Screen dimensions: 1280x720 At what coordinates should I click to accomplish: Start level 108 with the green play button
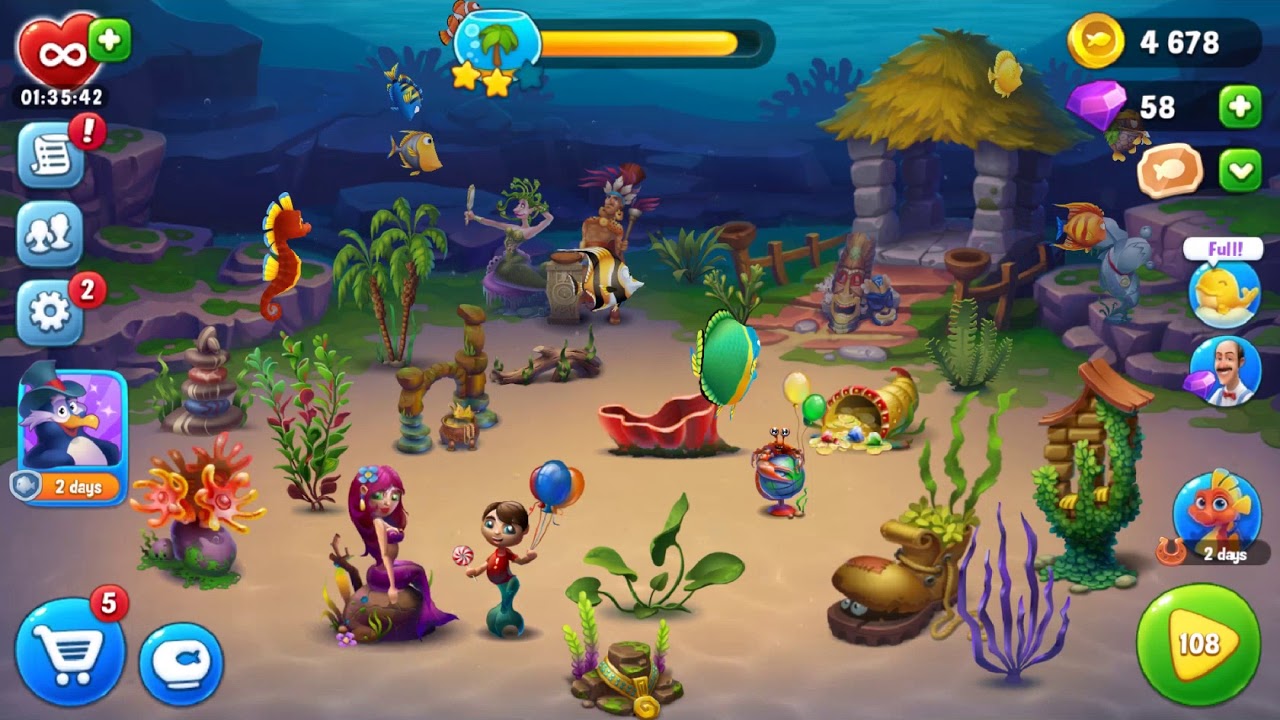click(x=1198, y=645)
